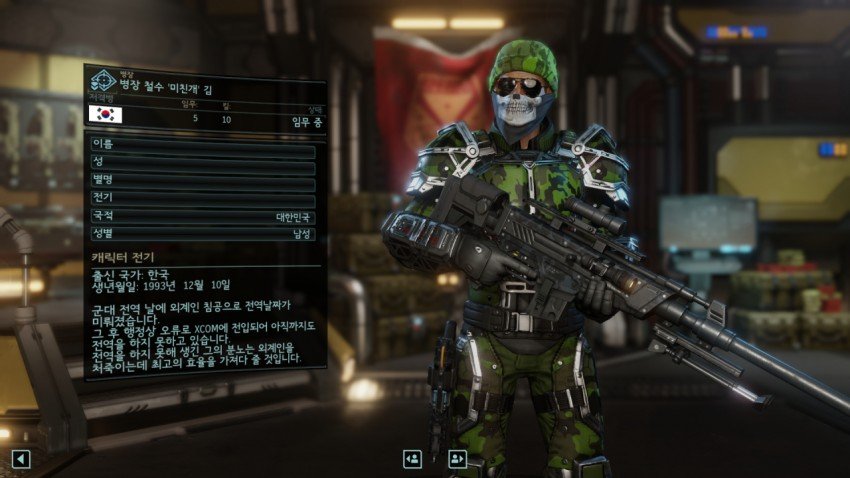Toggle the 성별 (gender) option
Viewport: 850px width, 478px height.
[202, 234]
